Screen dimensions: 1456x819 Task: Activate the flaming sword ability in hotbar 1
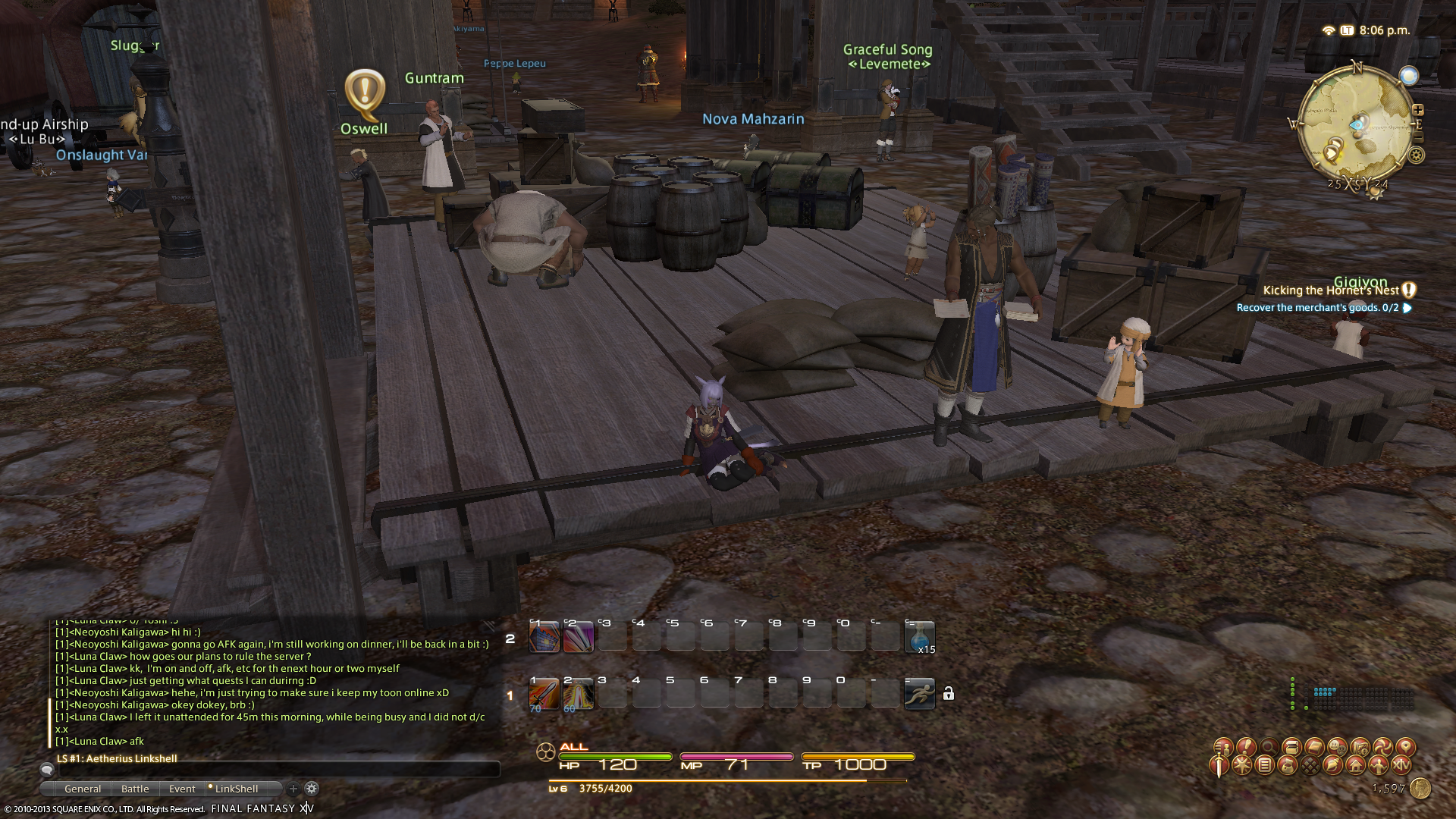click(544, 695)
